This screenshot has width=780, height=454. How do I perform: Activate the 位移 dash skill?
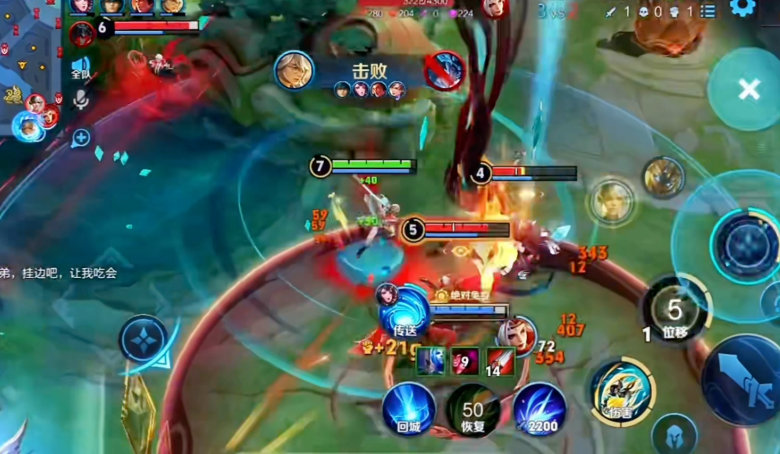[677, 313]
